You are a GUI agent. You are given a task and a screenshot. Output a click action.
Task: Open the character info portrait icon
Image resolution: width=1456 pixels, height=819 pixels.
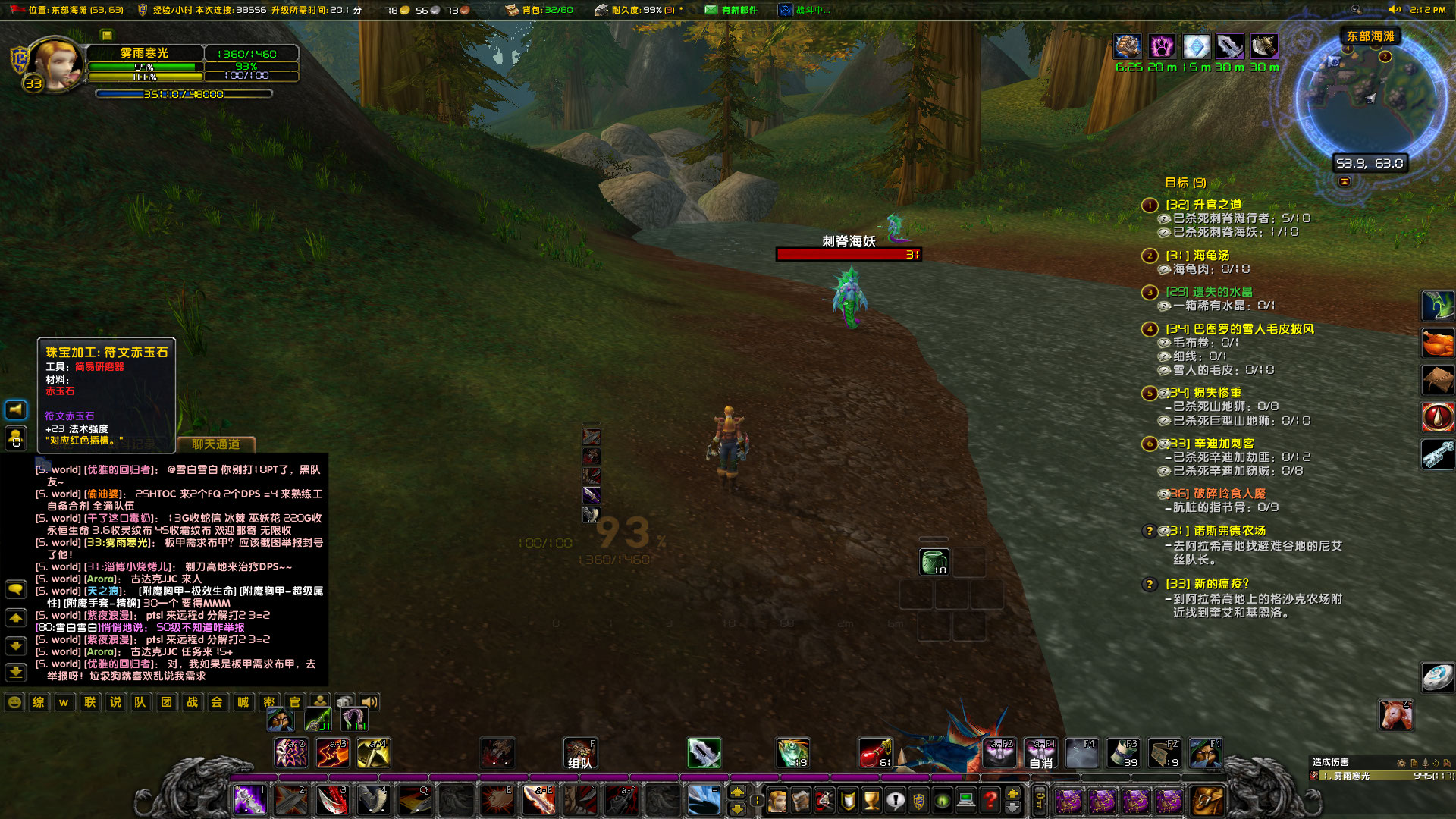(x=778, y=802)
